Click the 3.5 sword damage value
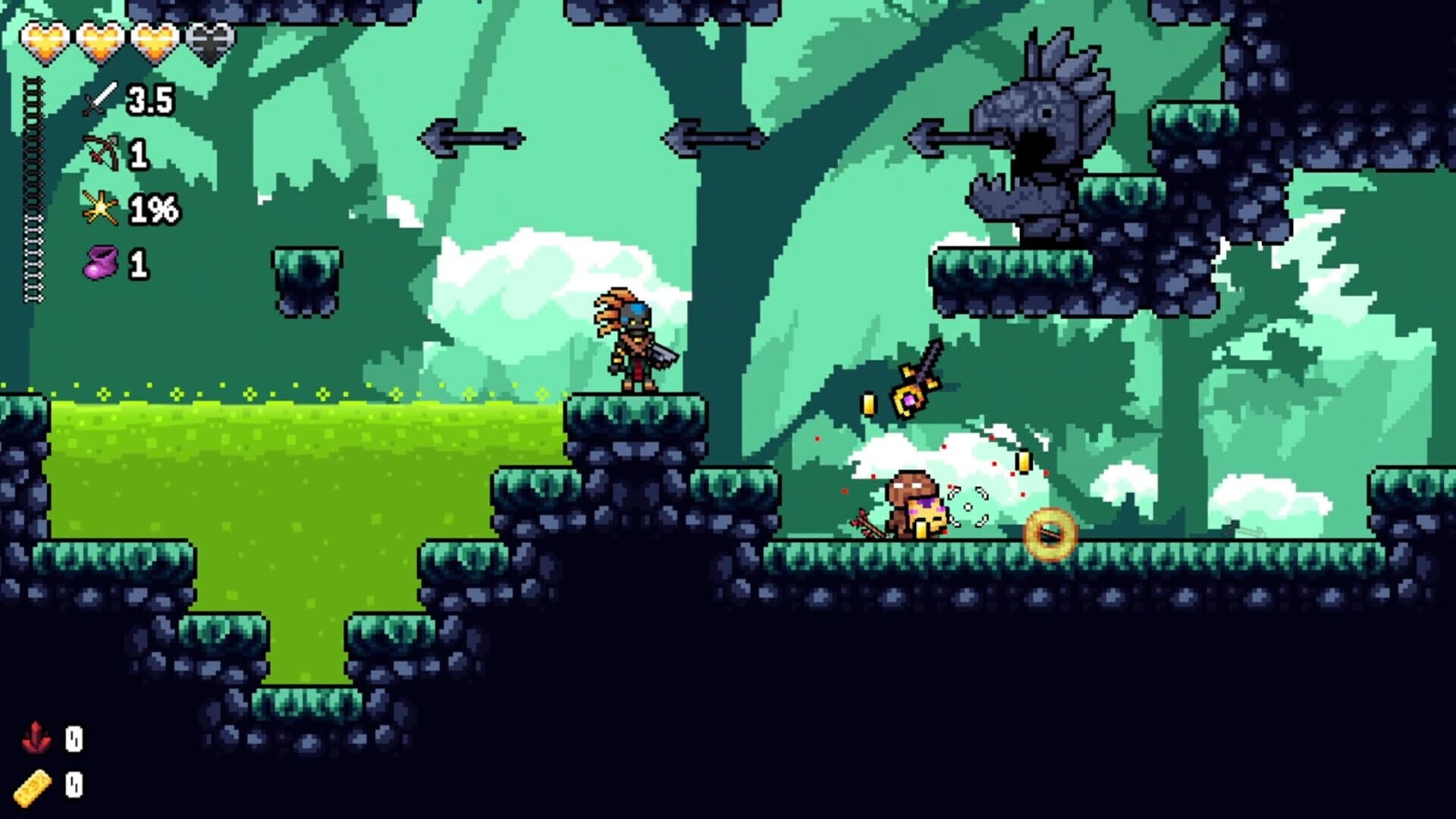Screen dimensions: 1456x819 (149, 99)
